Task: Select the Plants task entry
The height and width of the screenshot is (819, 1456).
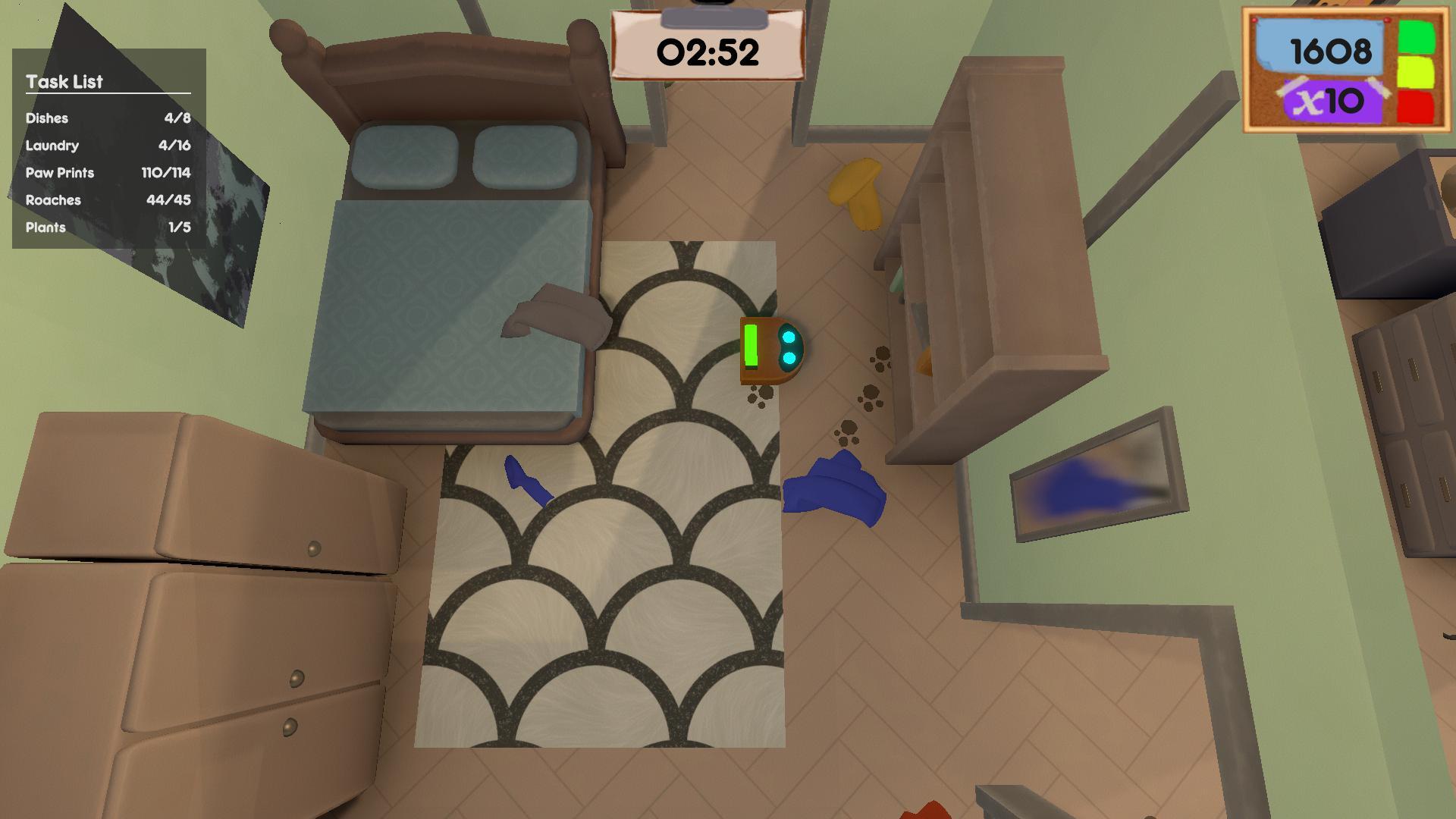Action: (x=108, y=227)
